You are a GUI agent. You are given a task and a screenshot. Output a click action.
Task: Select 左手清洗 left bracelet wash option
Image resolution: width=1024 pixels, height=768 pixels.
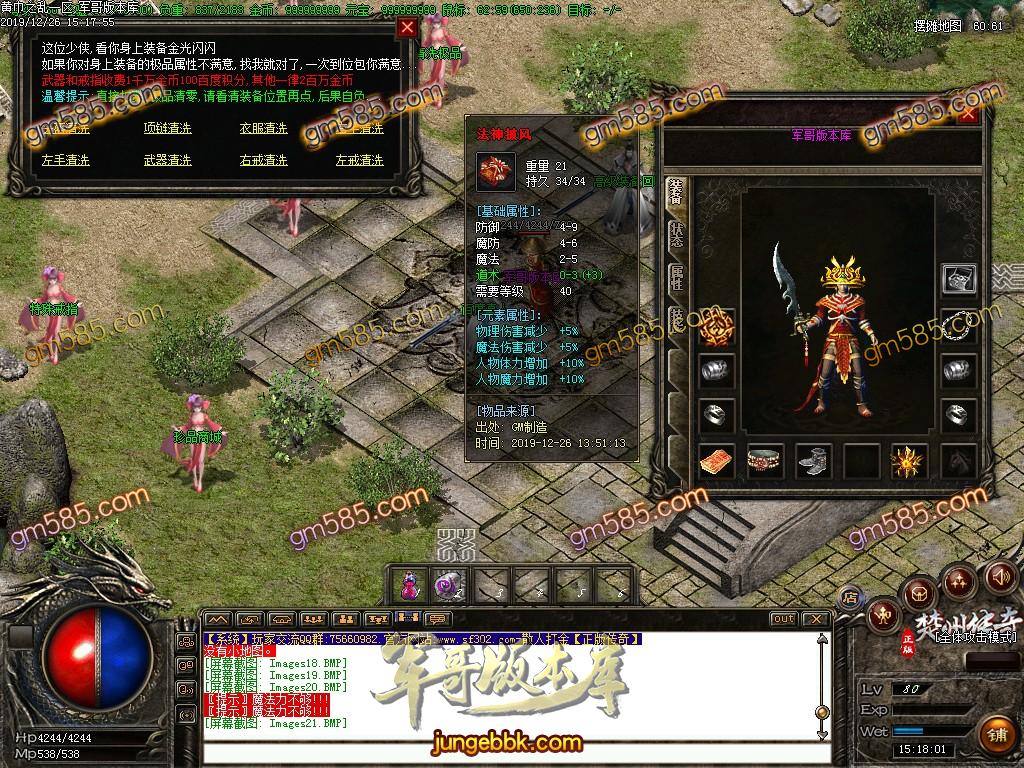[66, 160]
